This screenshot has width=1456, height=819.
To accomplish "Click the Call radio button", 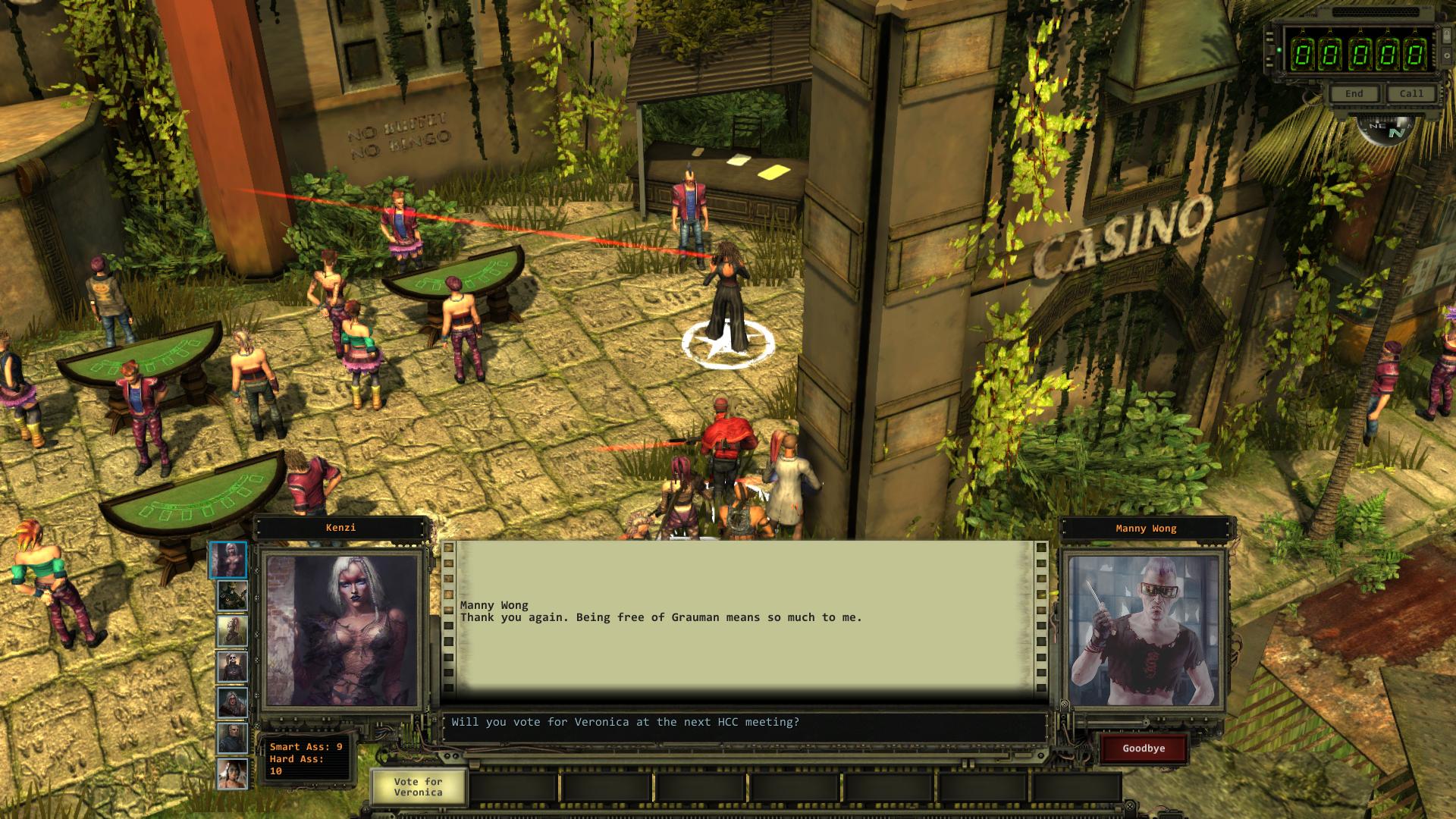I will tap(1410, 93).
